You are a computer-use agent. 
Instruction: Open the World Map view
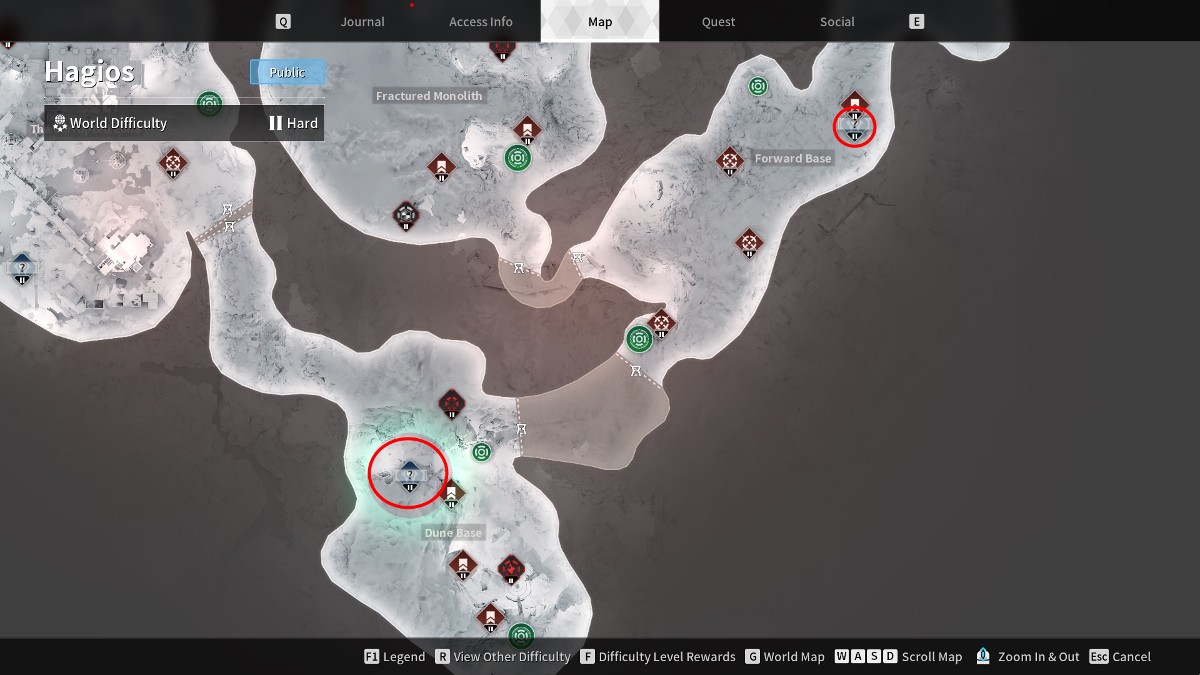[783, 657]
